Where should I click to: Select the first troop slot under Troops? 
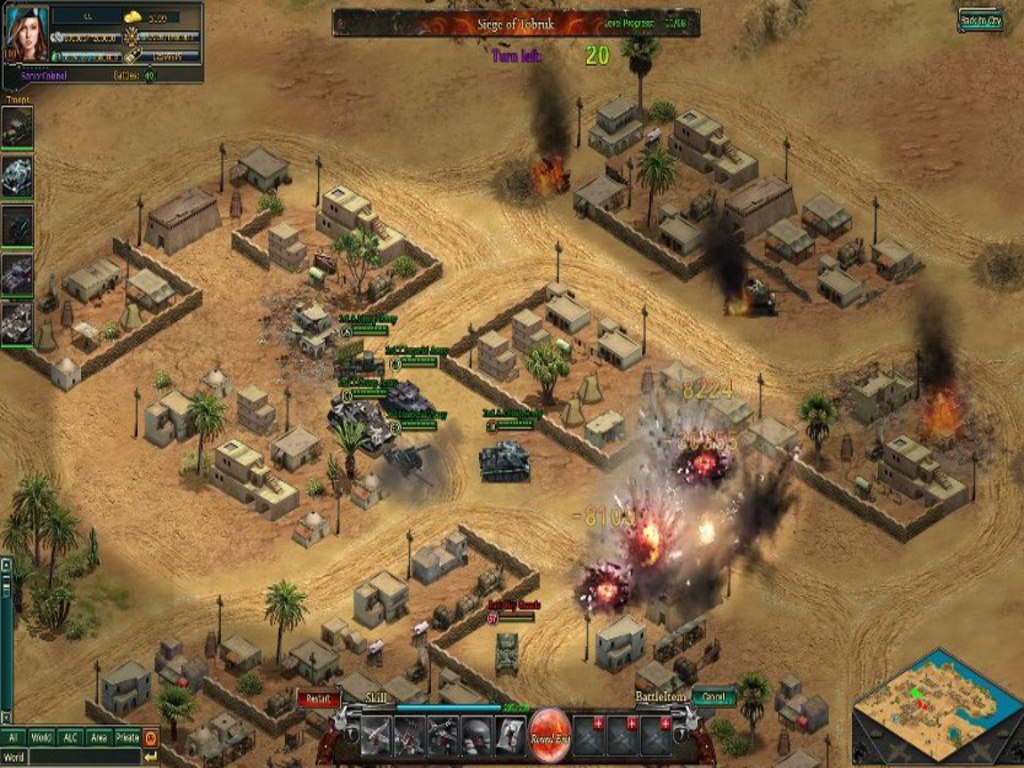(17, 127)
